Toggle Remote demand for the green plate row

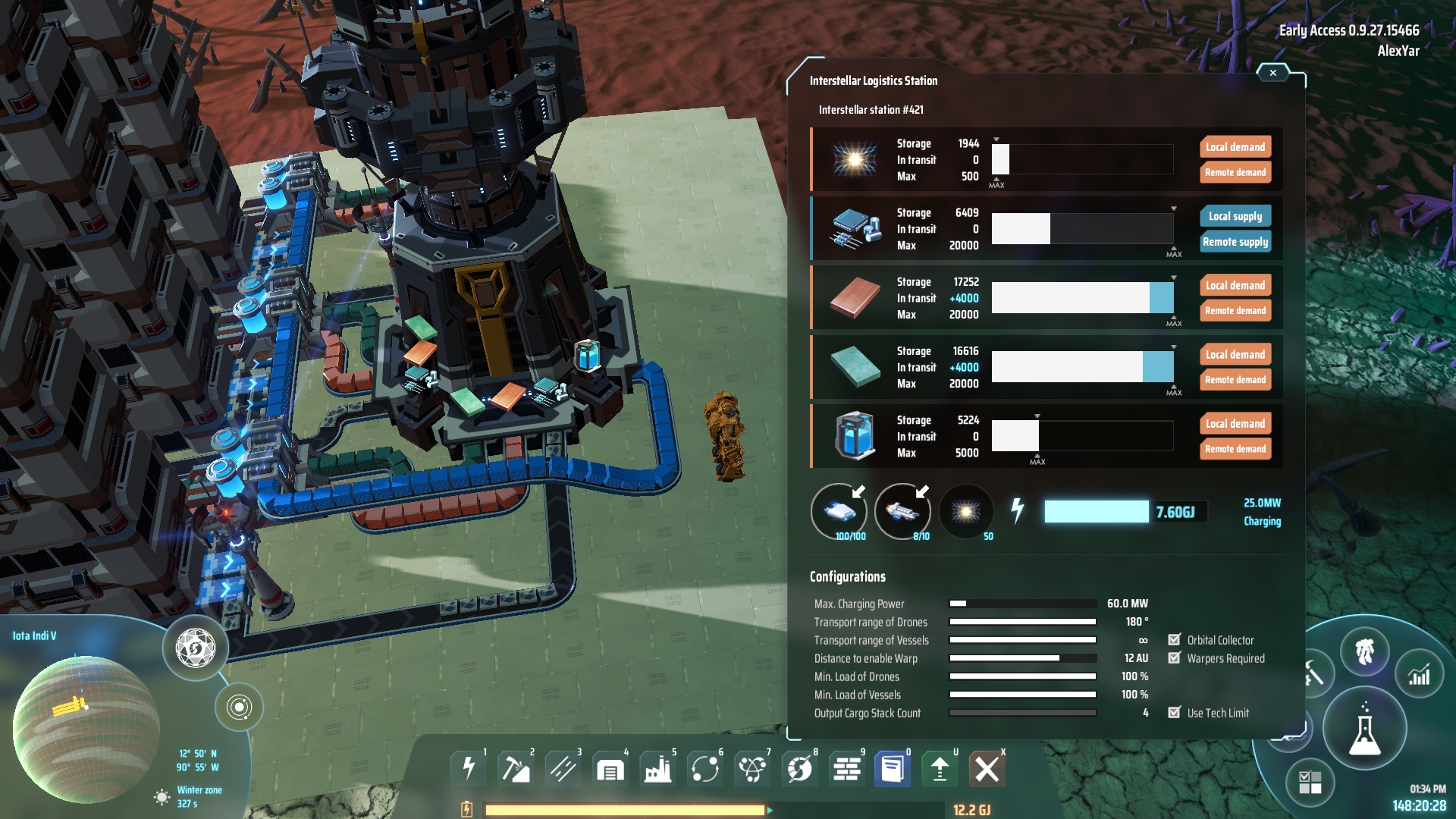coord(1235,380)
